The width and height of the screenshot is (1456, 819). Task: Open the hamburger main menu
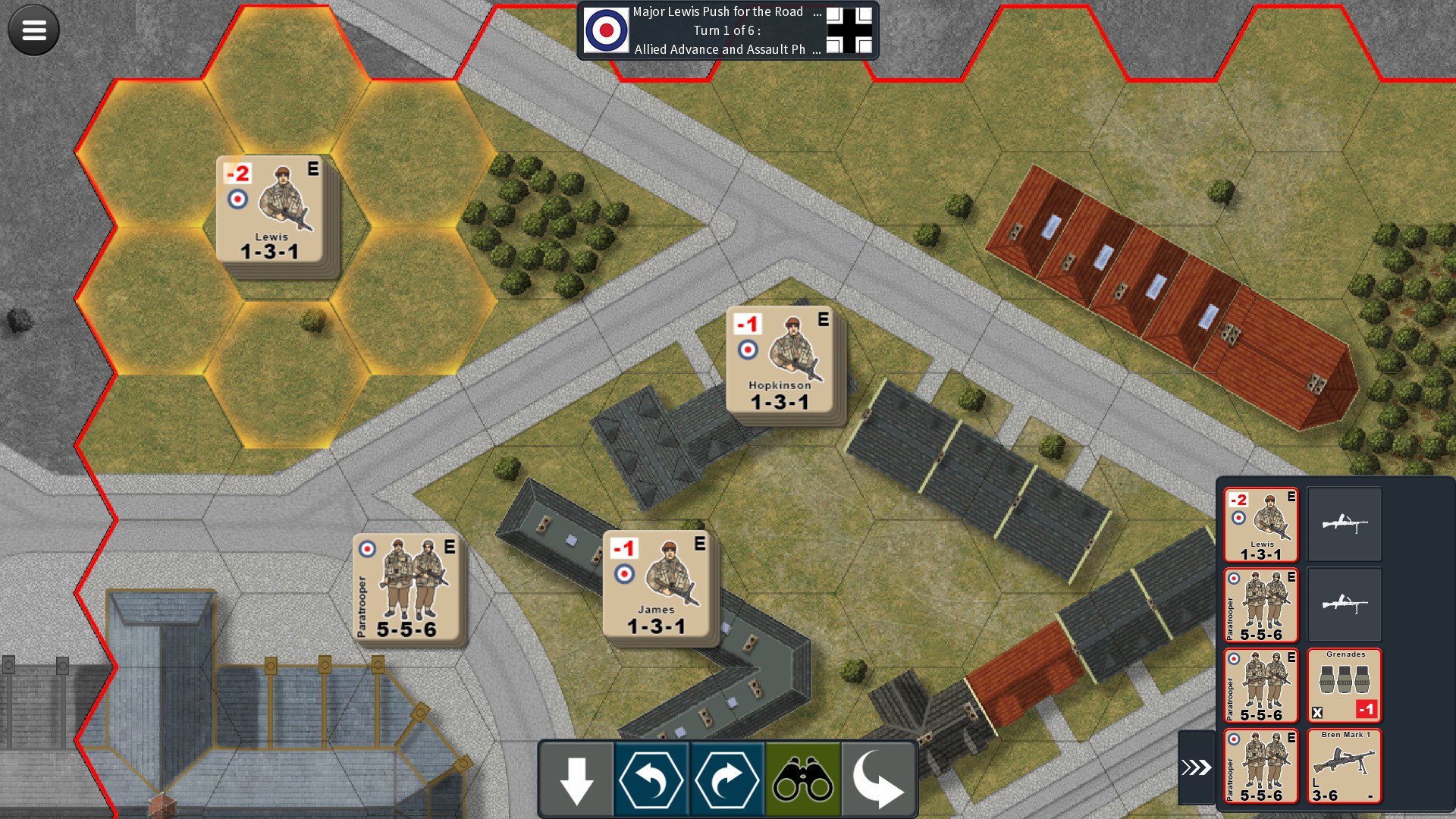[x=33, y=30]
